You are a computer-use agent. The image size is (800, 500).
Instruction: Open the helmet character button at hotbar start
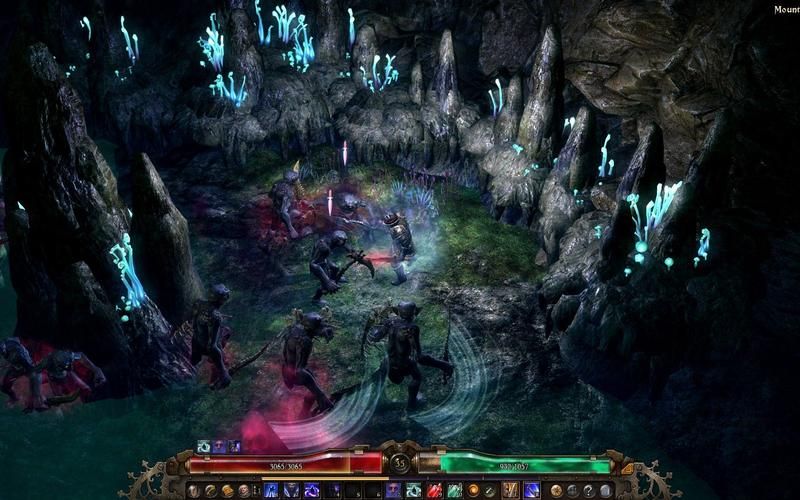click(x=193, y=490)
